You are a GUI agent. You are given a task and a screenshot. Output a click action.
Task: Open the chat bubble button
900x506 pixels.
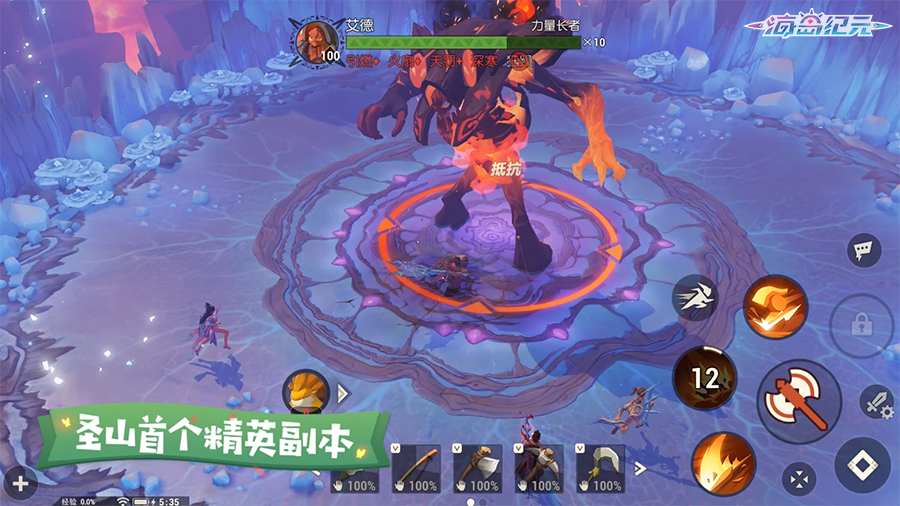tap(863, 250)
